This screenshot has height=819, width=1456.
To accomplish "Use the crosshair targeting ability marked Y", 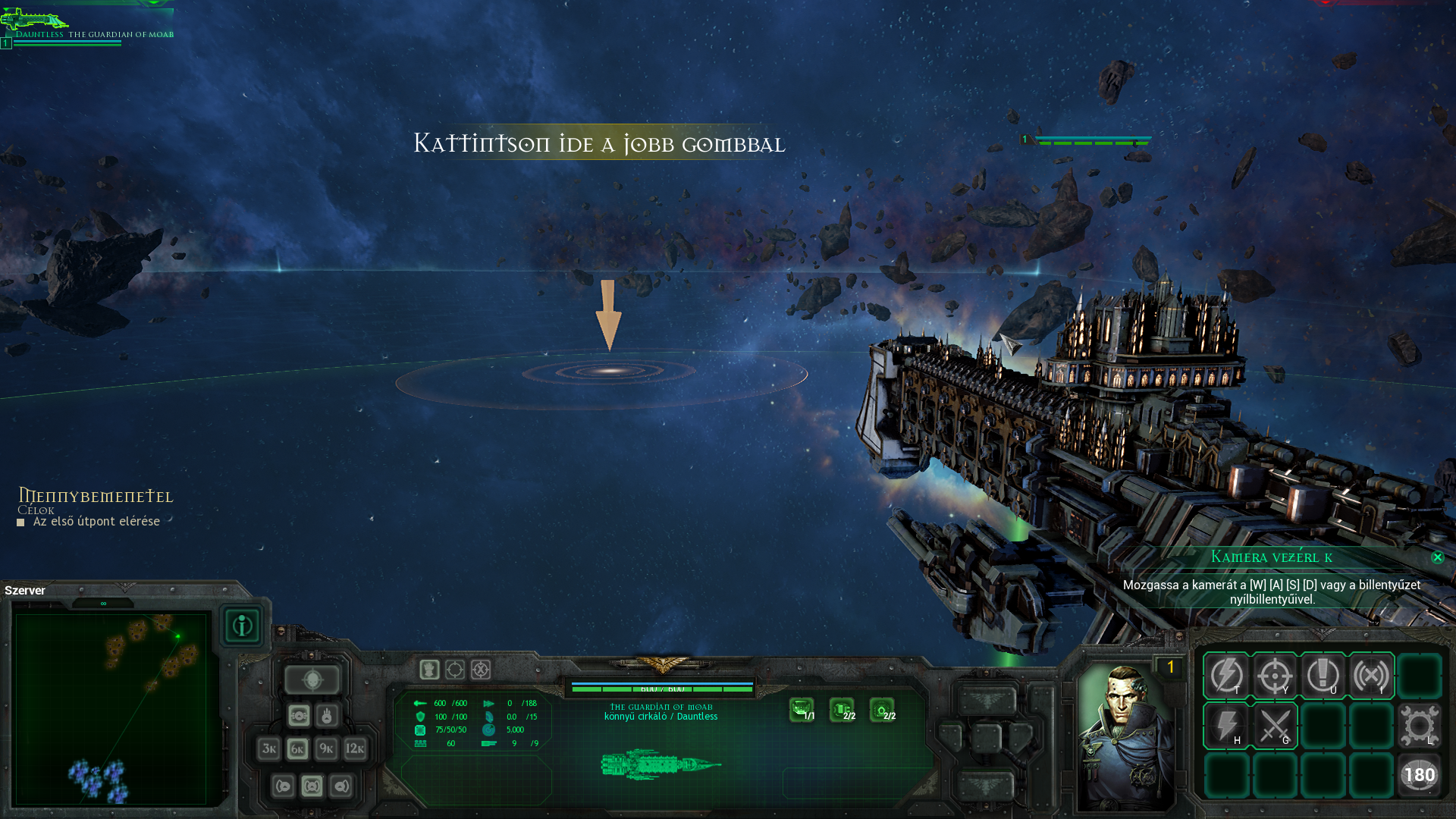I will coord(1275,675).
